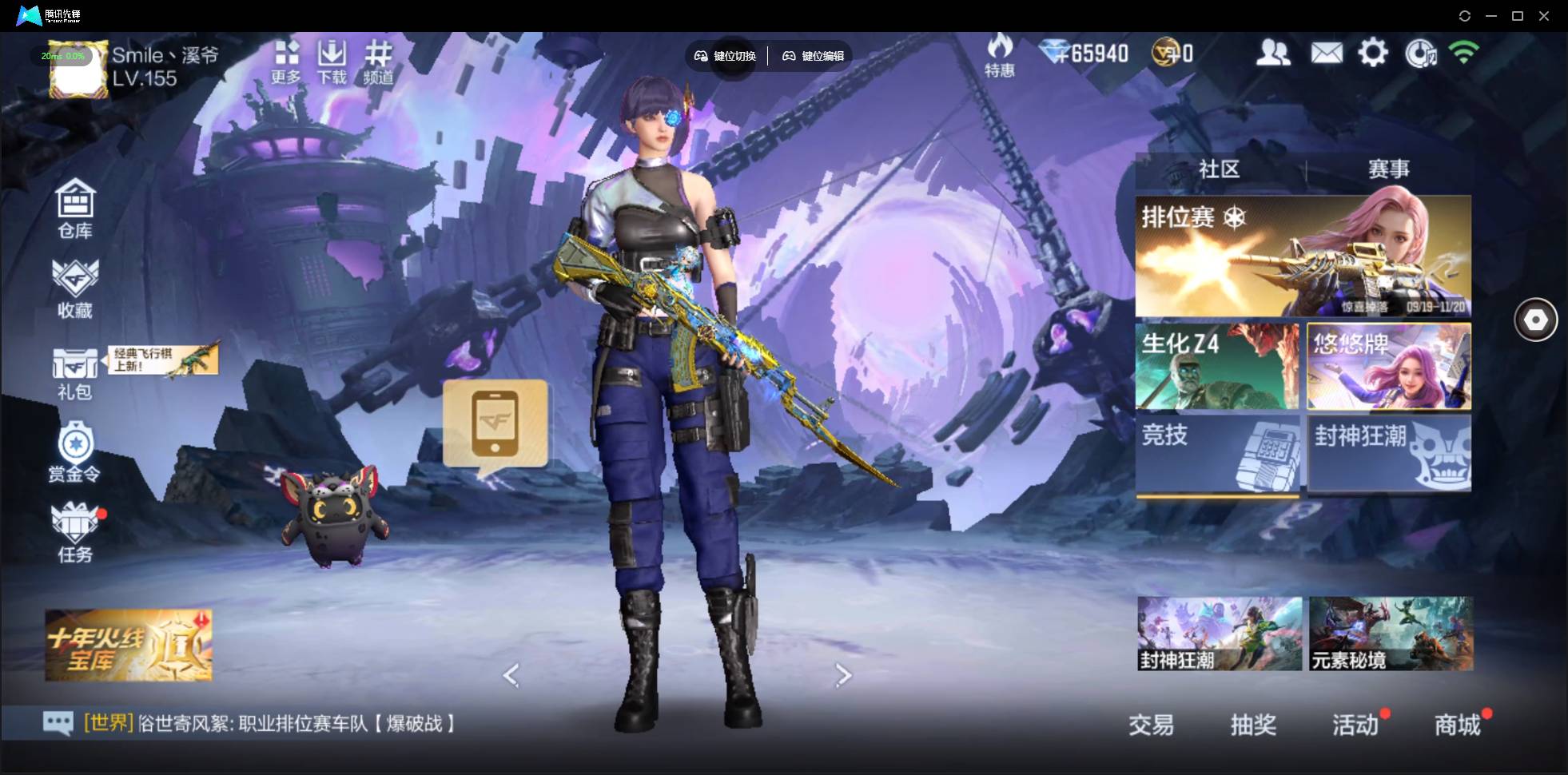Open the 抽奖 lottery page
Image resolution: width=1568 pixels, height=775 pixels.
pyautogui.click(x=1252, y=725)
